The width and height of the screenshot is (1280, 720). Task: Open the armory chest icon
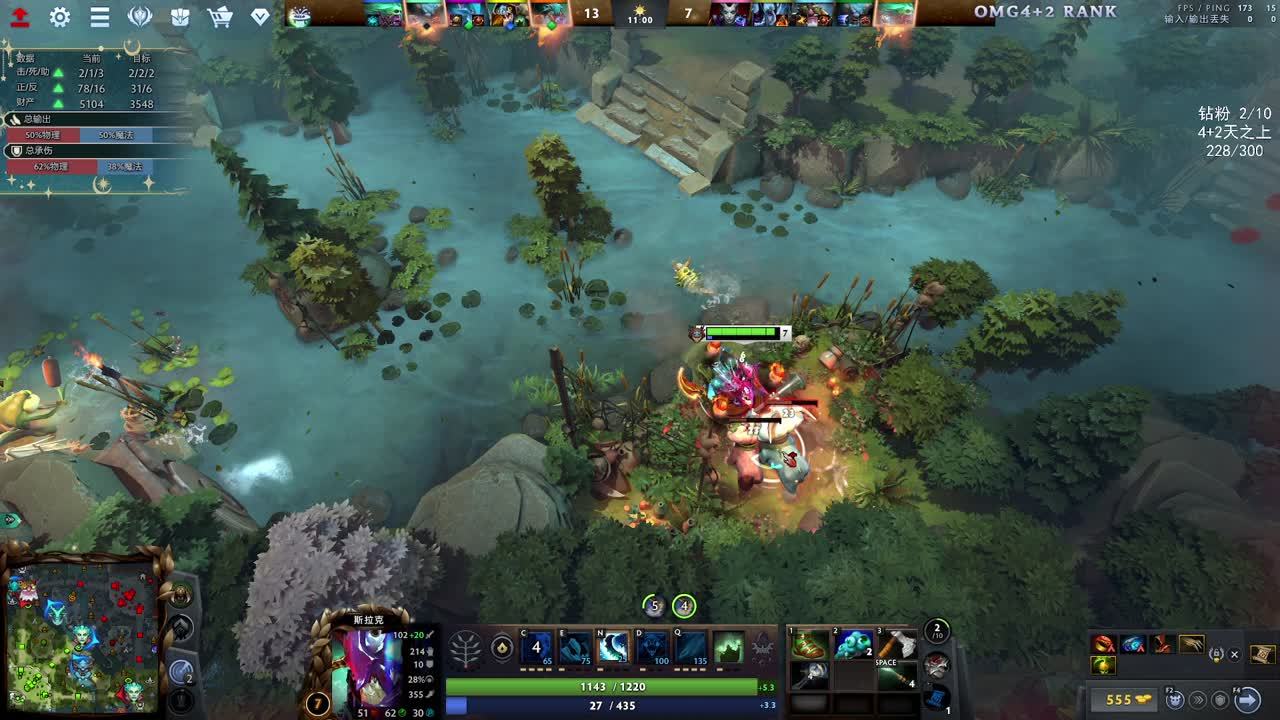click(x=180, y=16)
